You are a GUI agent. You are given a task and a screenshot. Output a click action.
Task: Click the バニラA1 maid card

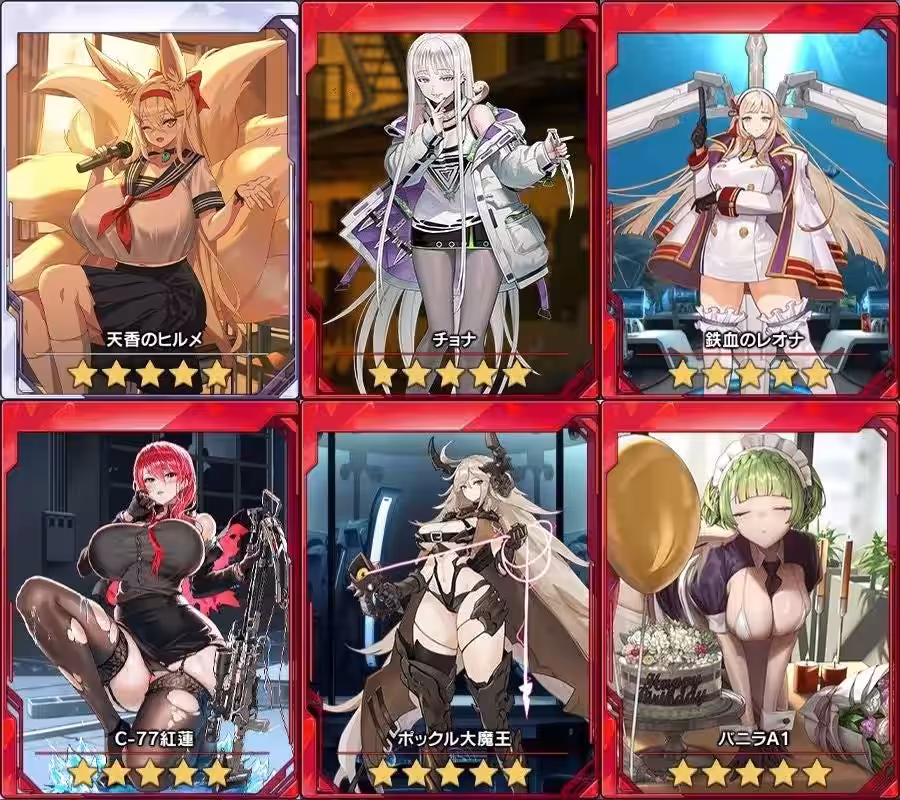(750, 600)
